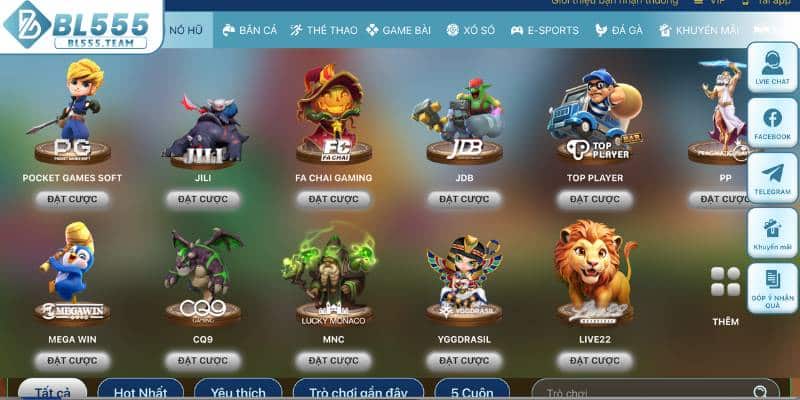Select the Xổ Số menu entry
The width and height of the screenshot is (800, 400).
tap(470, 30)
